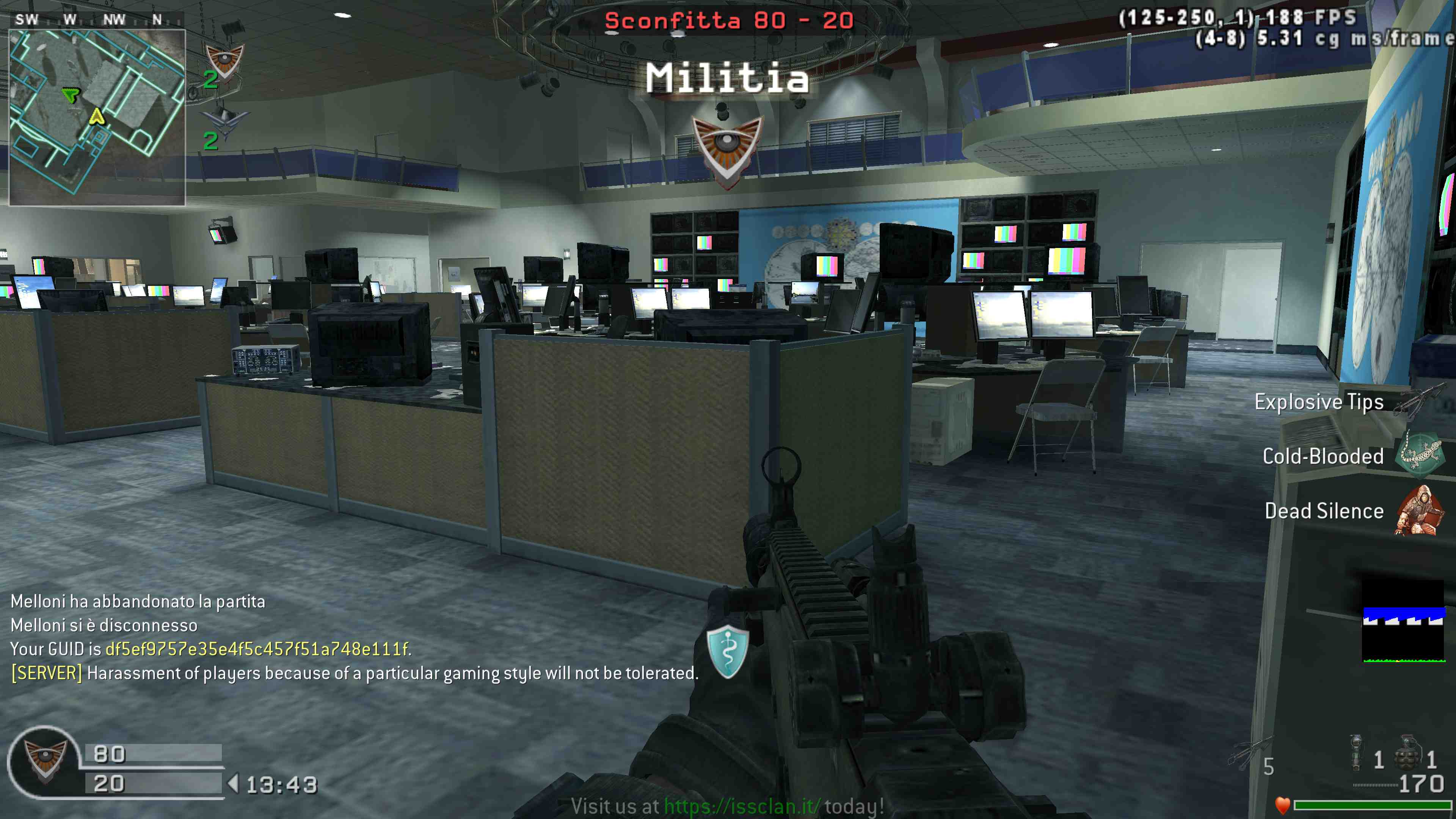Select the Dead Silence perk icon

[x=1419, y=510]
